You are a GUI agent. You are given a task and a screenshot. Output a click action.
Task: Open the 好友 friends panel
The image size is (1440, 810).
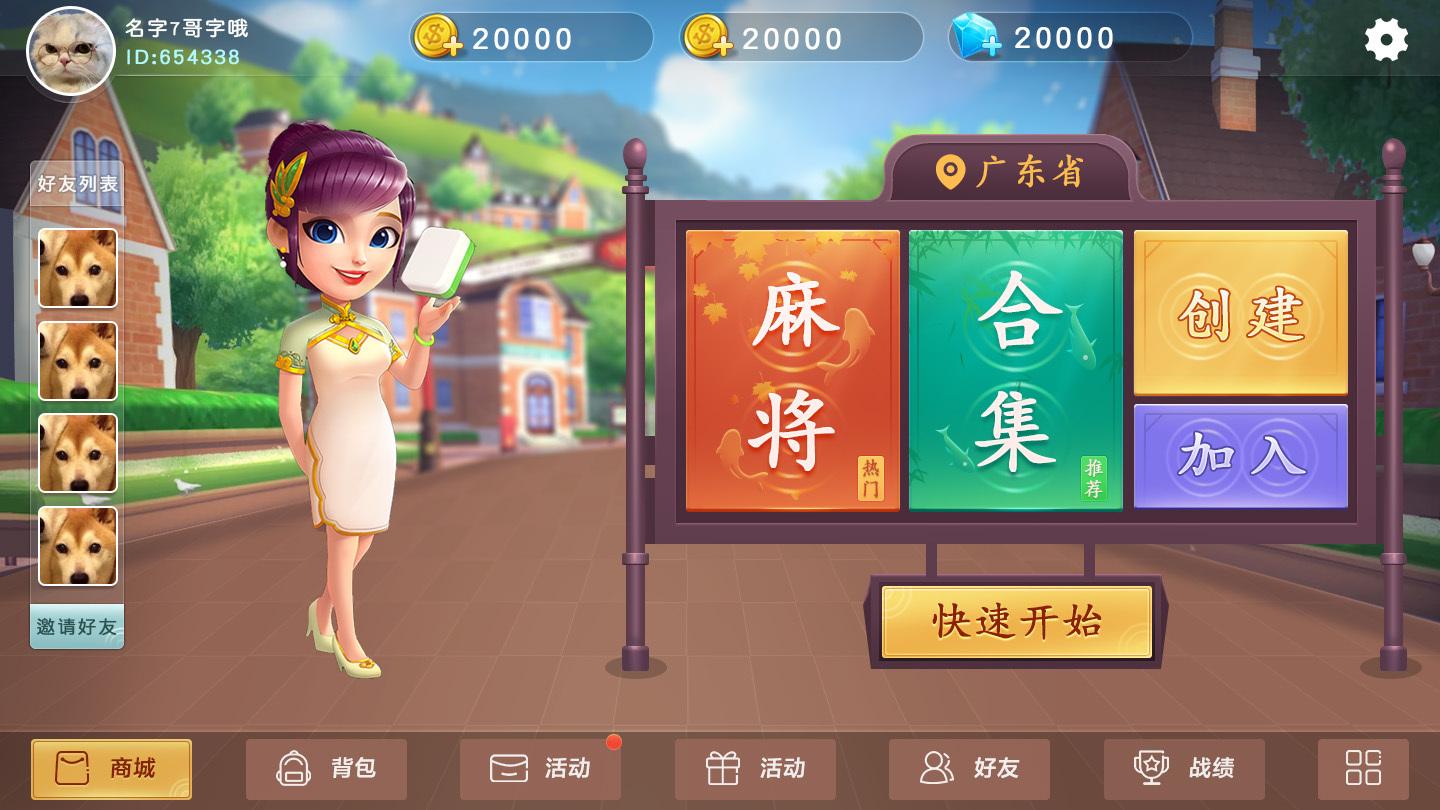click(x=969, y=769)
